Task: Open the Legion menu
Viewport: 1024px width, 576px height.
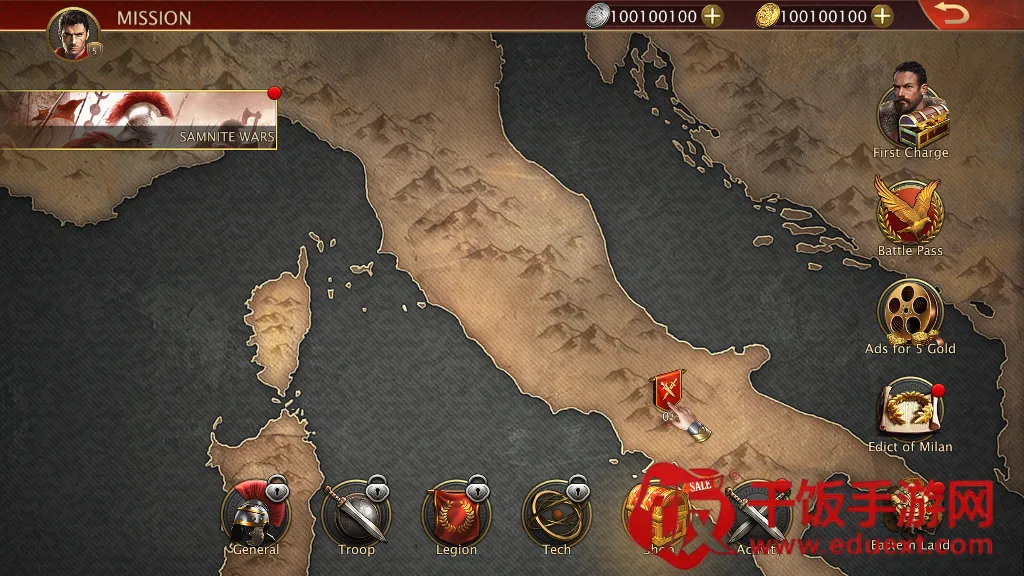Action: [x=456, y=514]
